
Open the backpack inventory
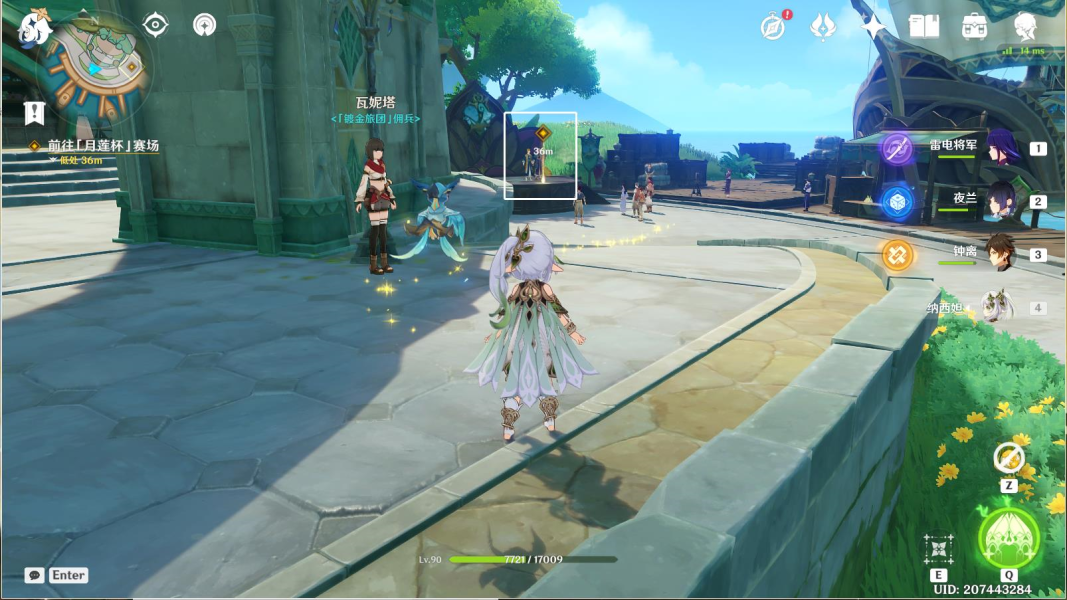[x=975, y=26]
